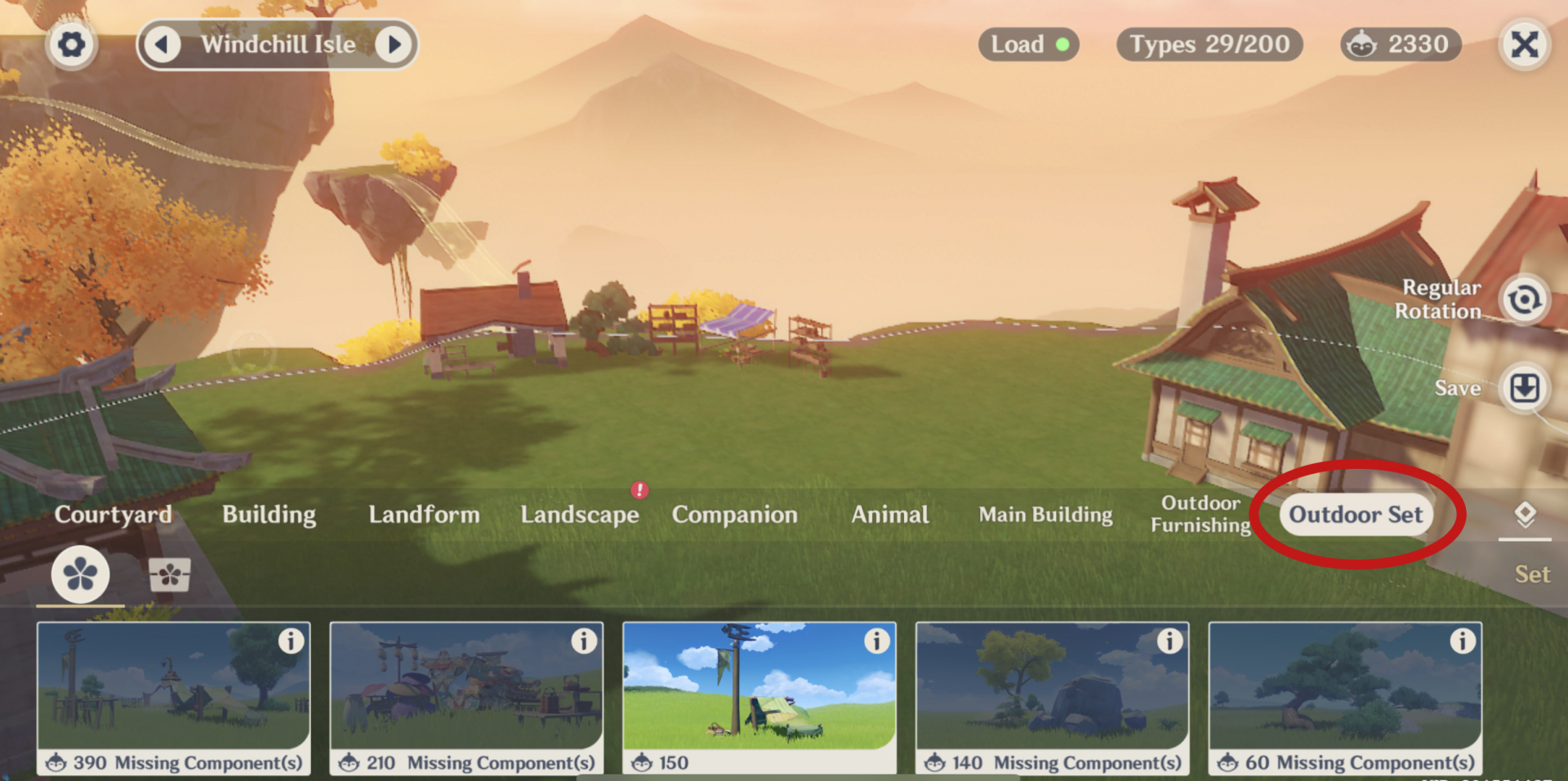Choose the Companion tab

[x=734, y=515]
